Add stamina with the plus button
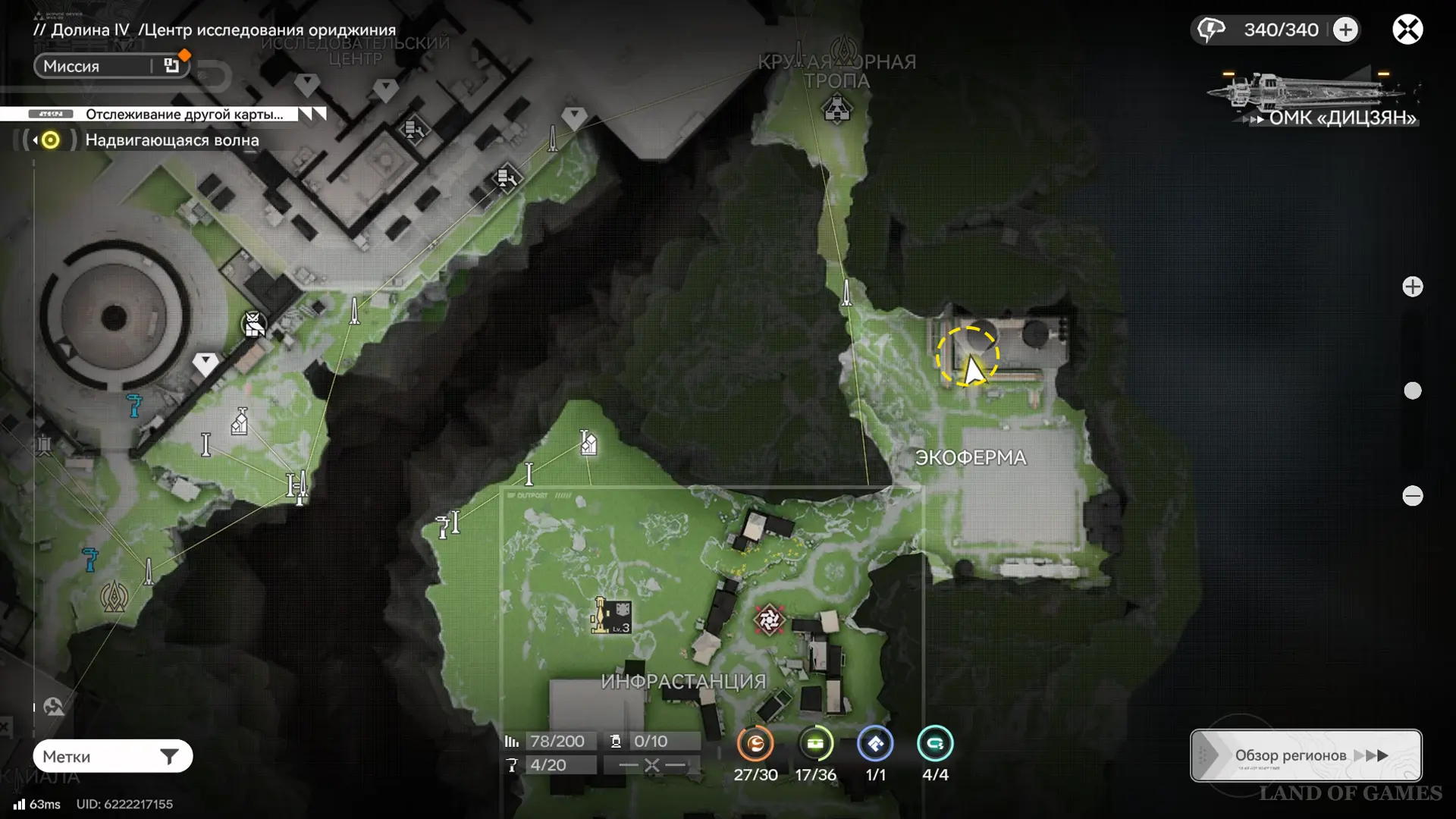Viewport: 1456px width, 819px height. pos(1346,30)
